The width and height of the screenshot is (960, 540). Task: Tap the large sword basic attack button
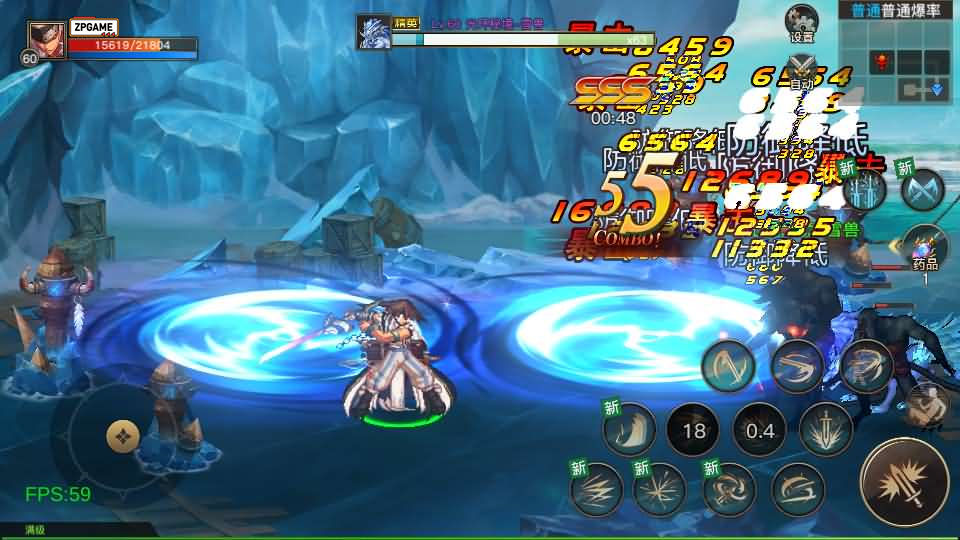[x=904, y=482]
